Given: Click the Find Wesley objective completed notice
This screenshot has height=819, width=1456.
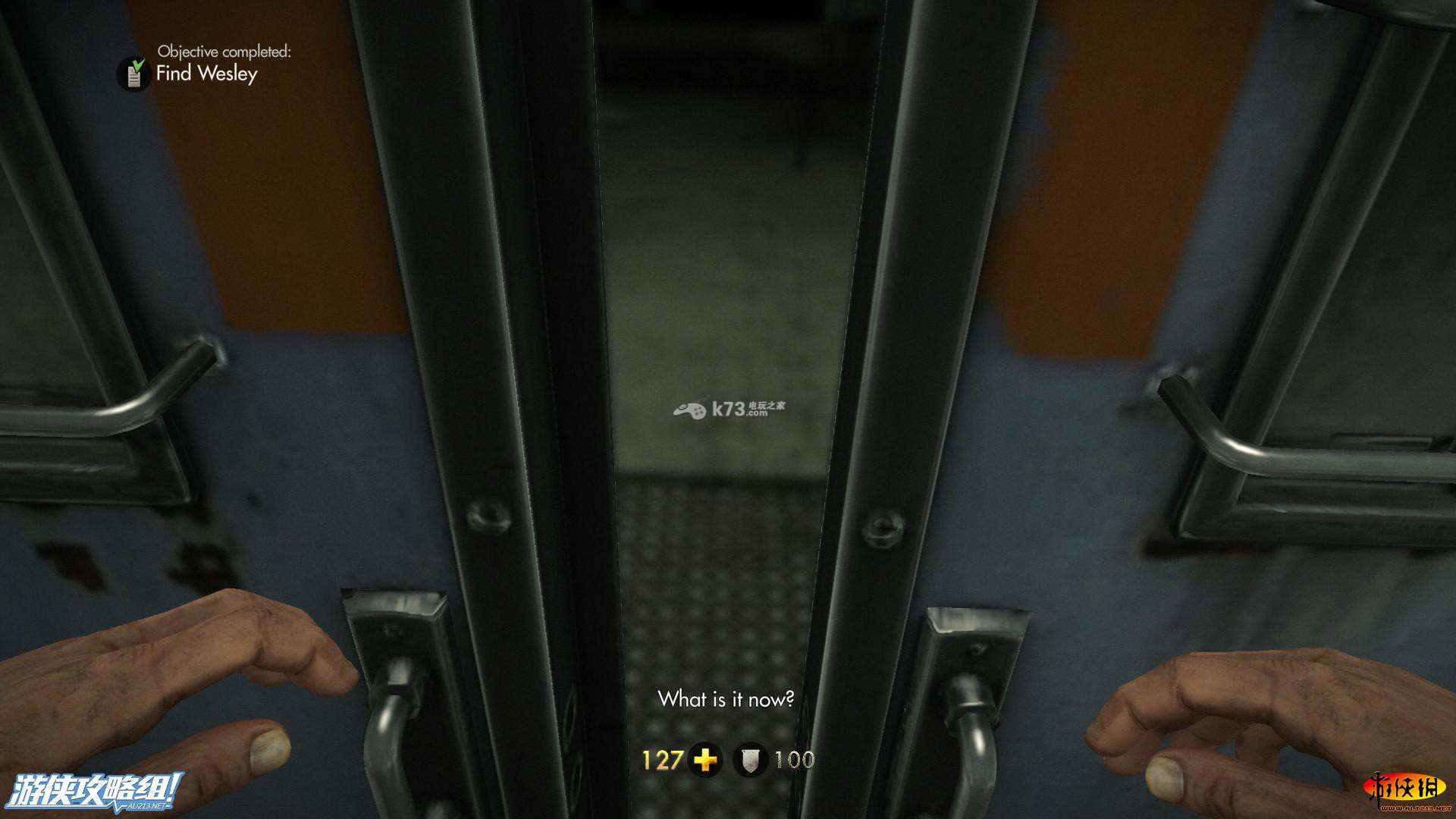Looking at the screenshot, I should point(207,74).
